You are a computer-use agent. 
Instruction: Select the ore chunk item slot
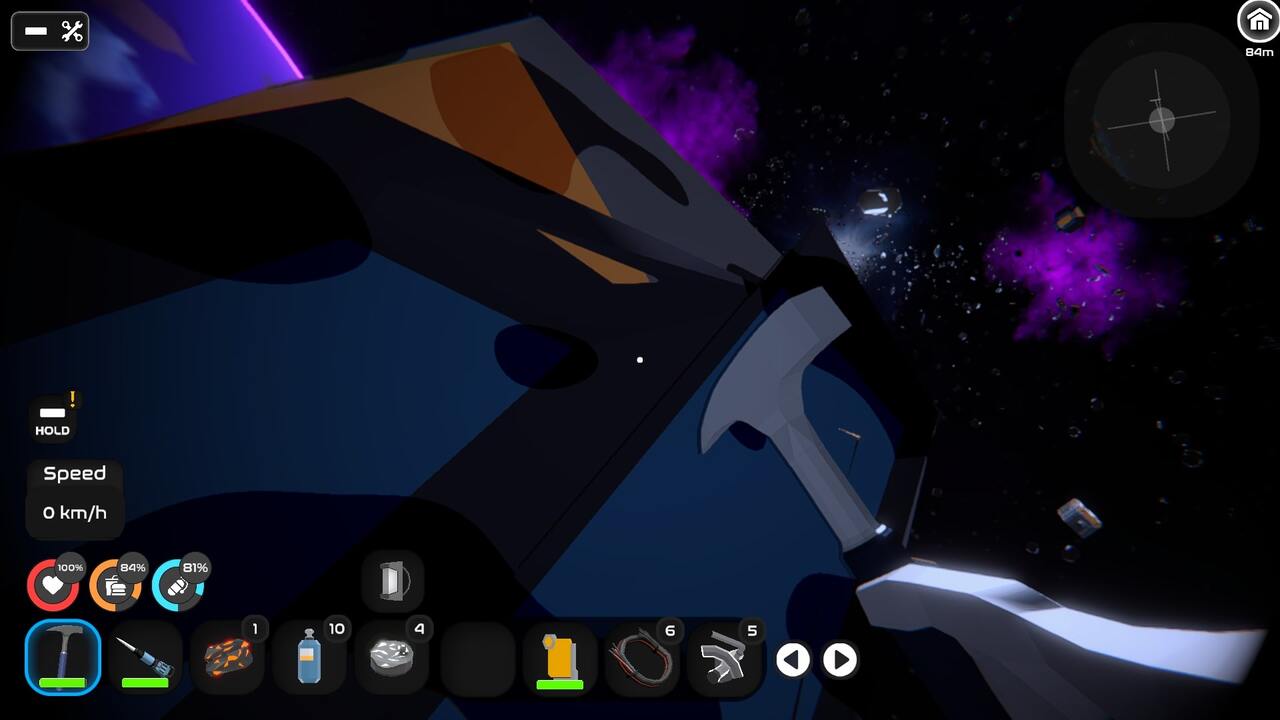[227, 658]
